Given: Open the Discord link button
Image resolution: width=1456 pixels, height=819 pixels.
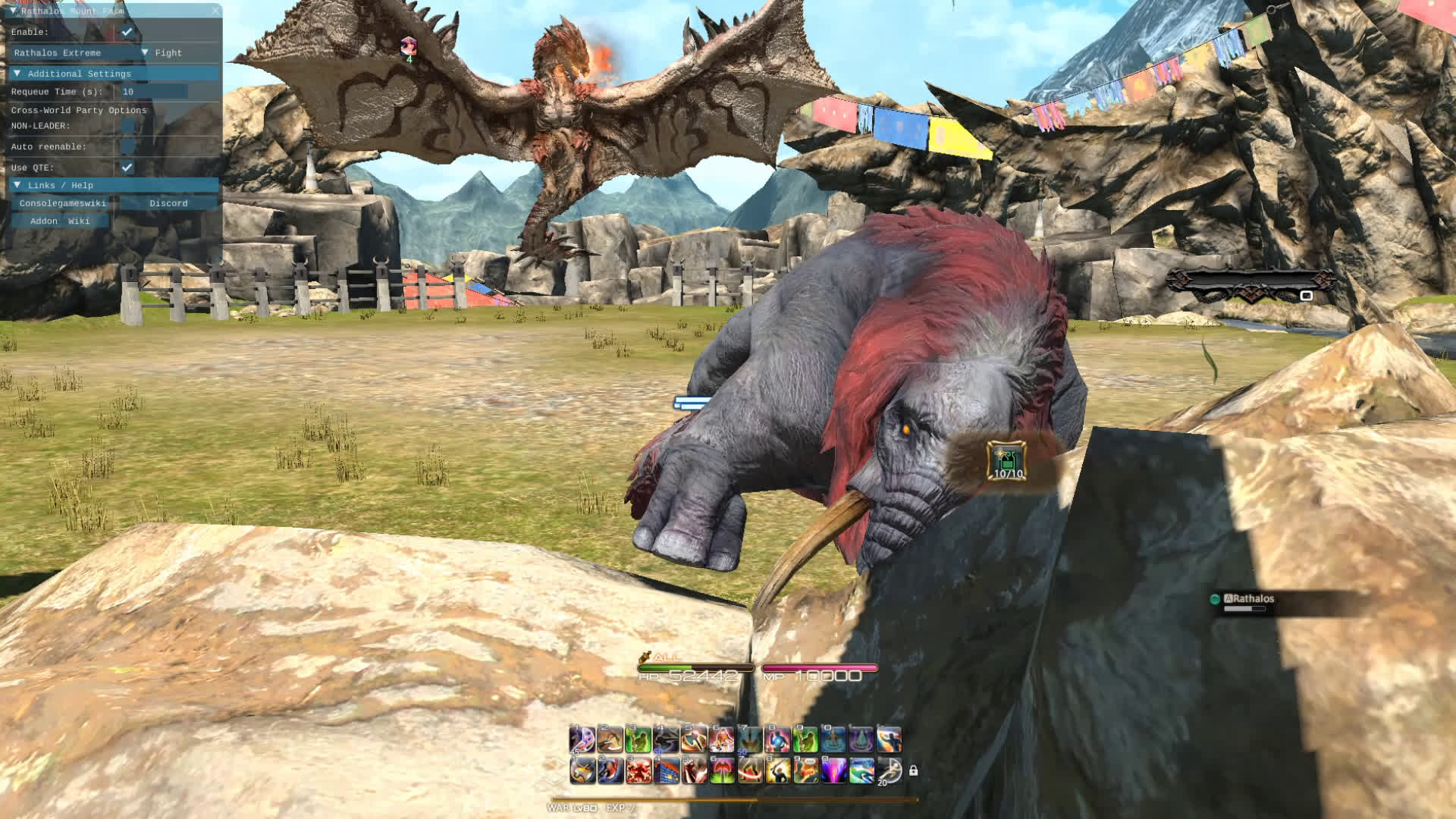Looking at the screenshot, I should click(168, 203).
